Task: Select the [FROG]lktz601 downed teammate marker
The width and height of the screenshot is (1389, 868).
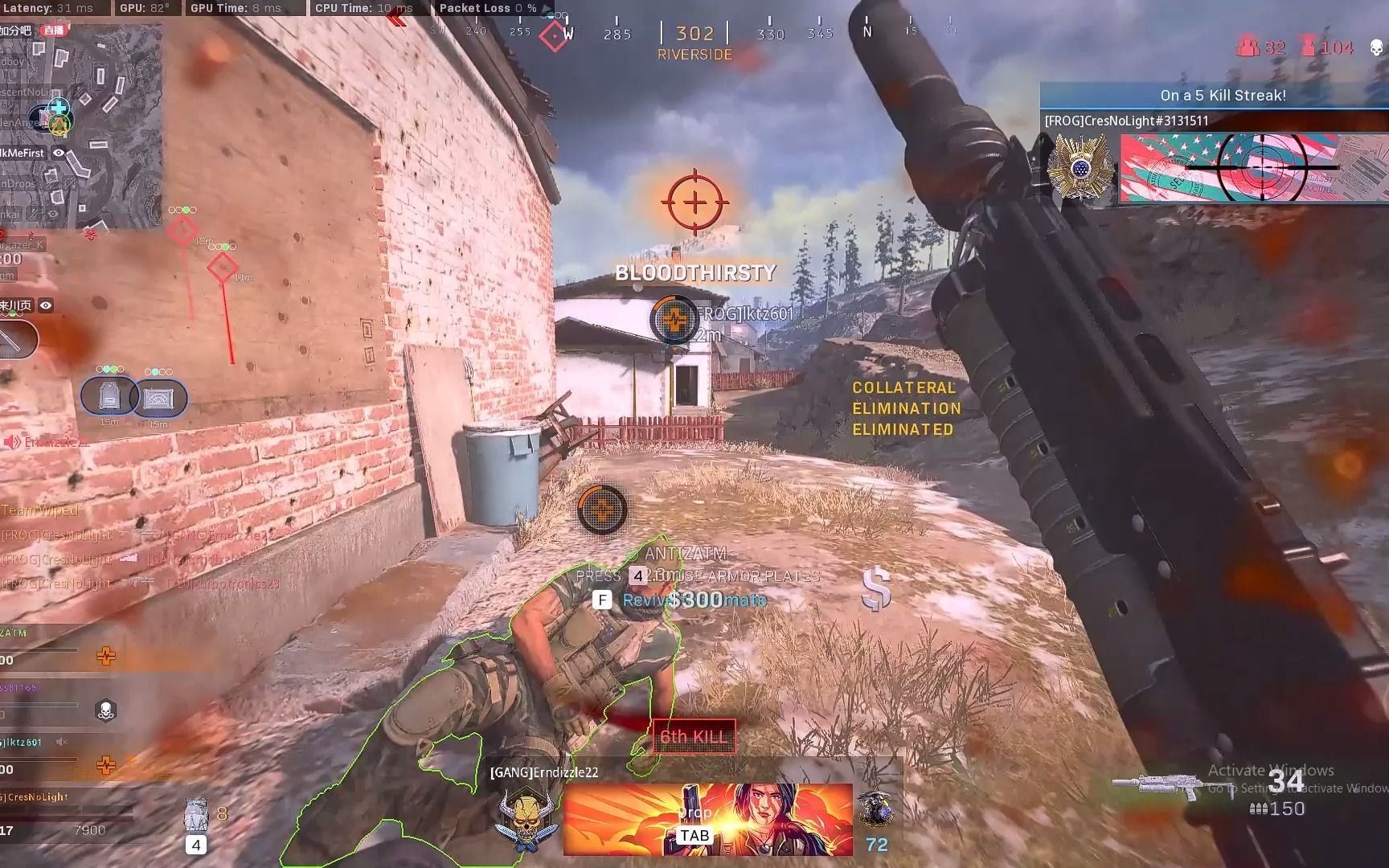Action: click(674, 319)
